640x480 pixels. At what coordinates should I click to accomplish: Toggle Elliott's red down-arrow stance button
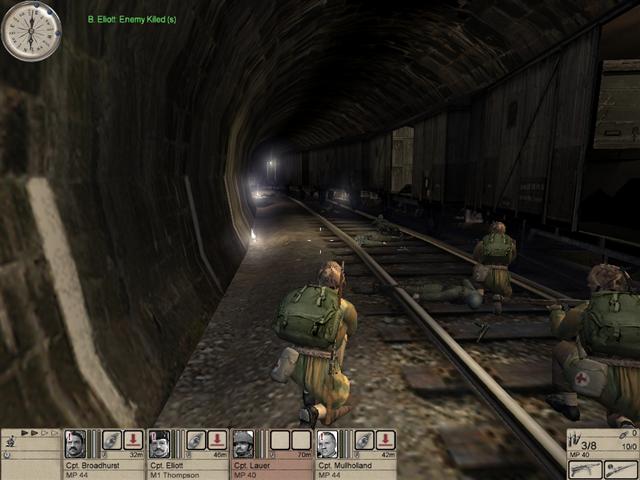click(217, 440)
